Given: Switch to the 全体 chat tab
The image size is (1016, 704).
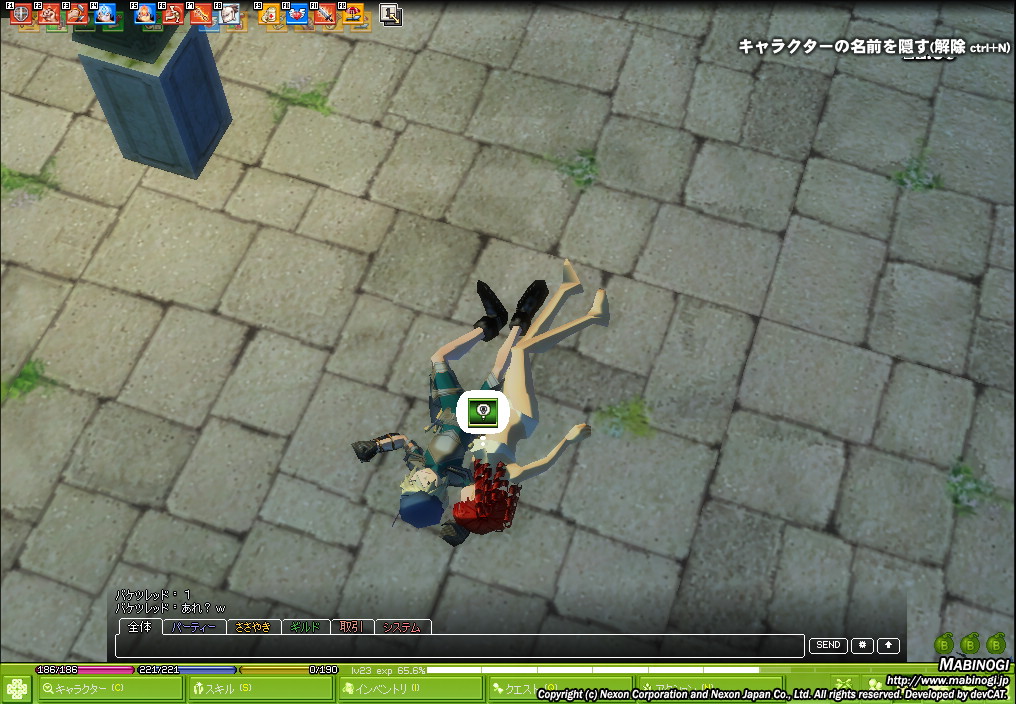Looking at the screenshot, I should coord(140,627).
